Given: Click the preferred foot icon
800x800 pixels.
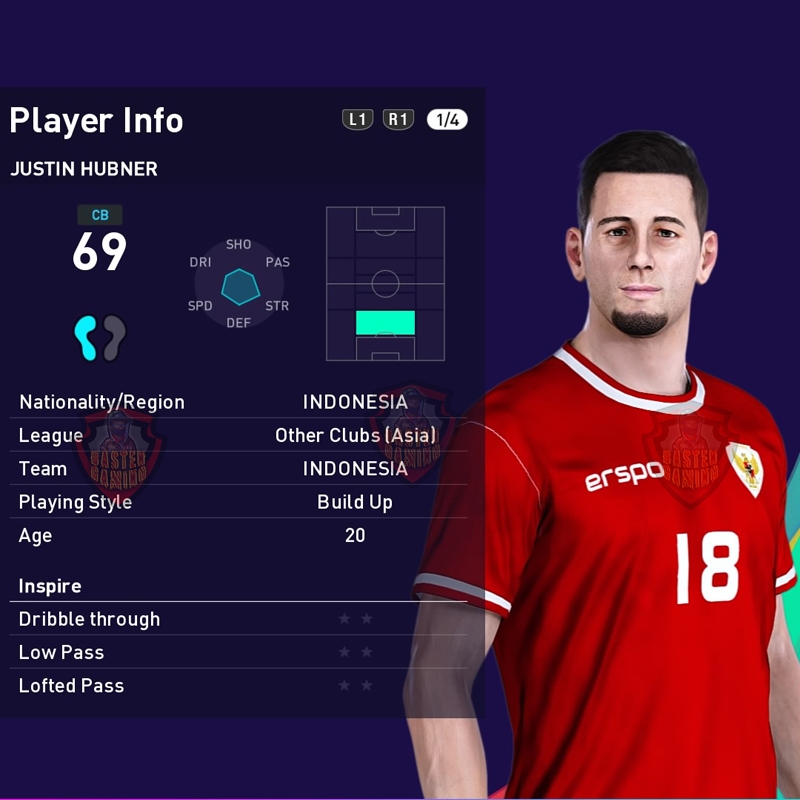Looking at the screenshot, I should [100, 338].
